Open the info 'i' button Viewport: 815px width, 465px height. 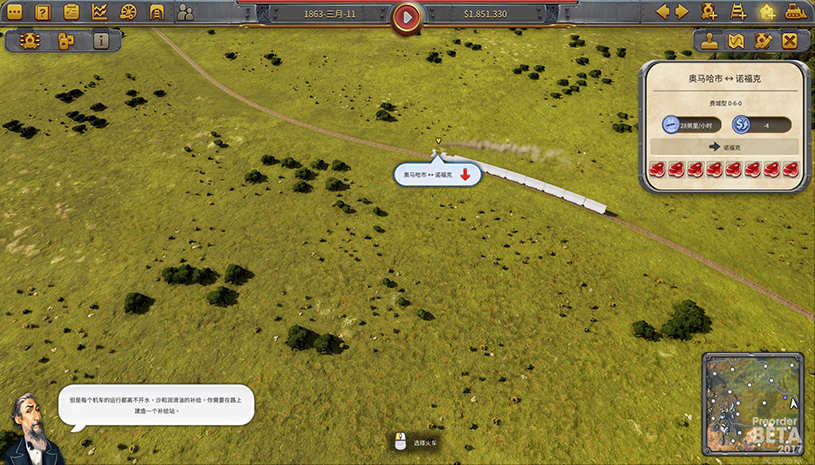point(101,41)
